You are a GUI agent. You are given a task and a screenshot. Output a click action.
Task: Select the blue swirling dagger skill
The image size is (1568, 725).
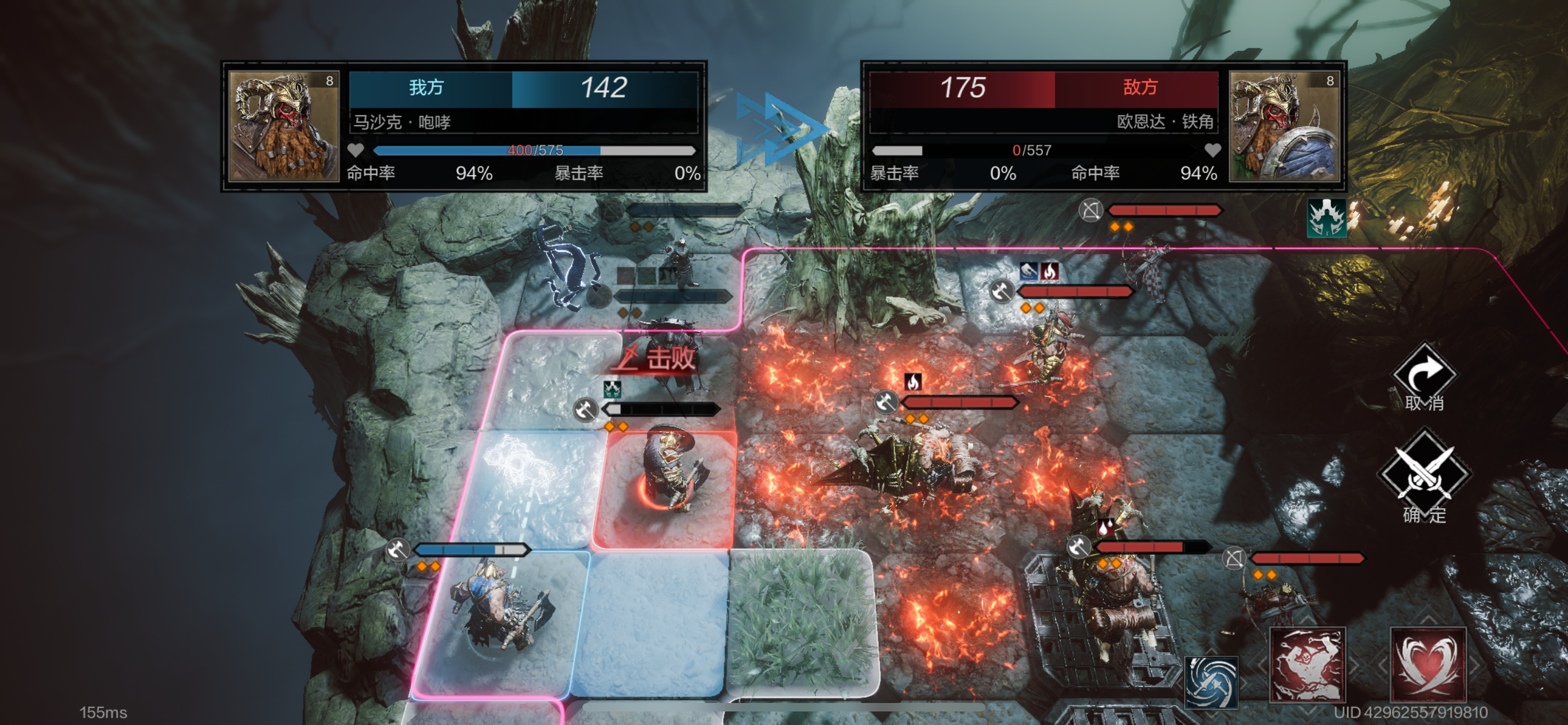tap(1211, 683)
